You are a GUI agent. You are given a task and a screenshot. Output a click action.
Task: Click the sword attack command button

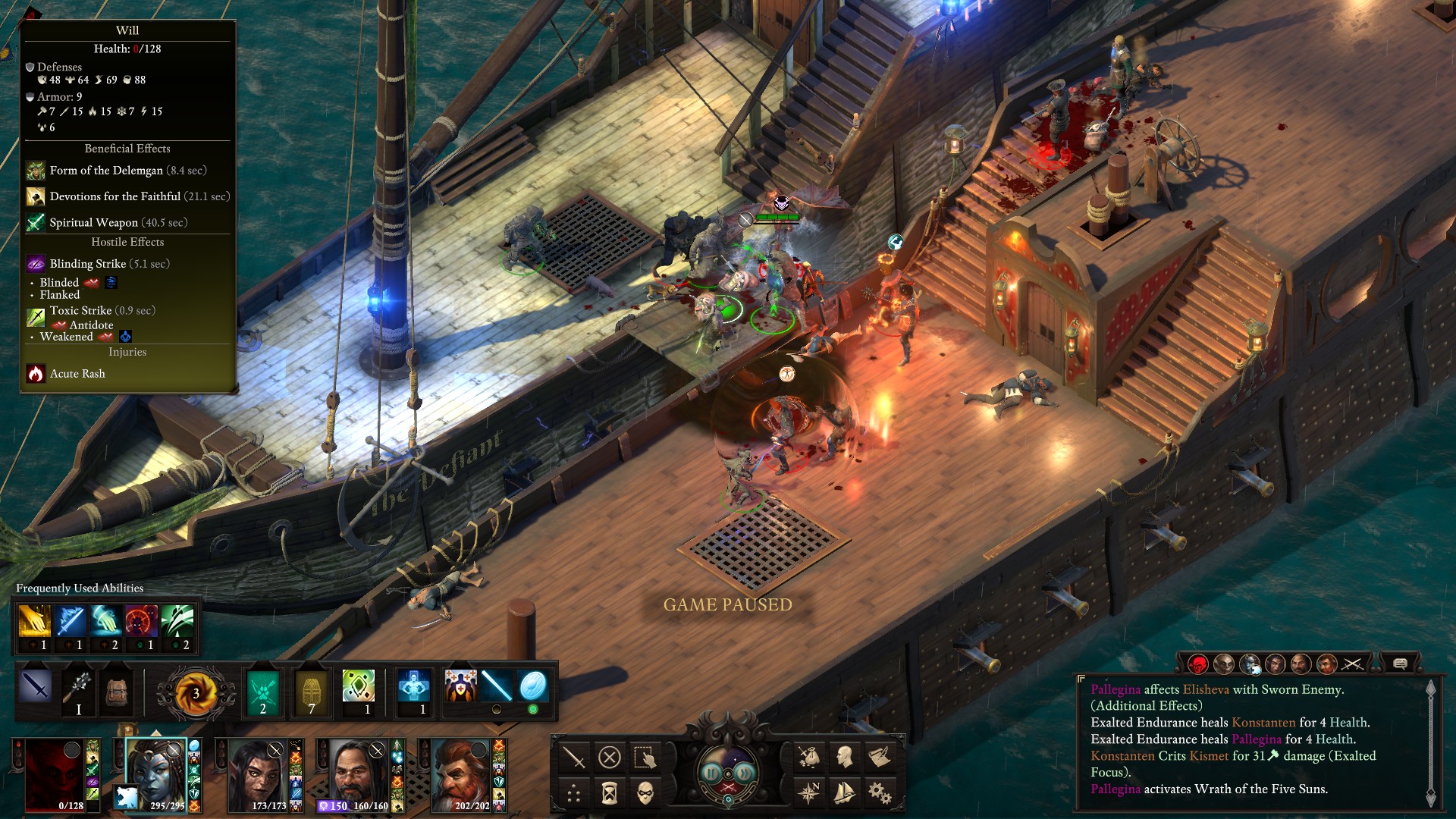[574, 757]
